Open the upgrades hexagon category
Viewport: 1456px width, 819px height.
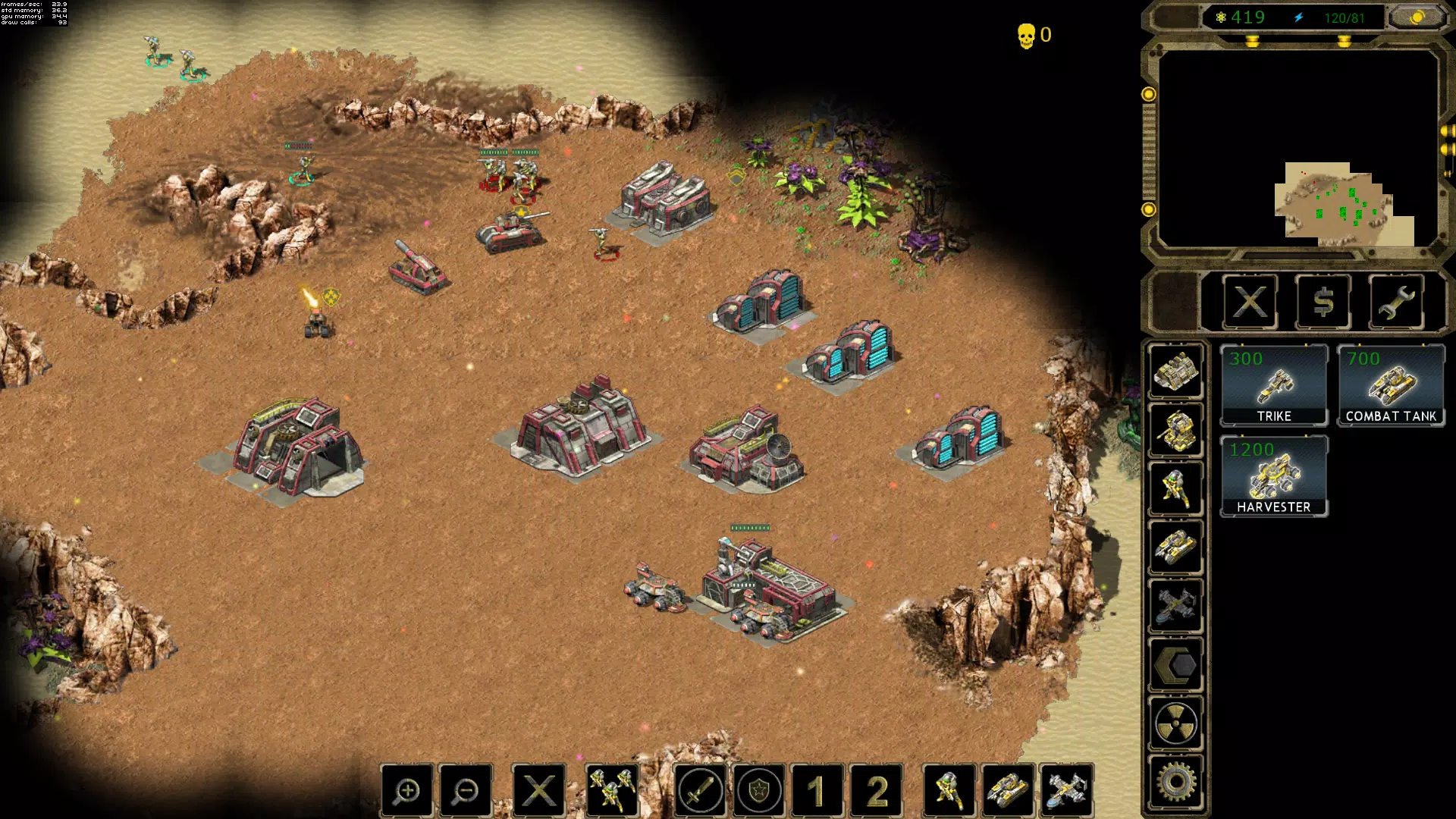(x=1176, y=665)
